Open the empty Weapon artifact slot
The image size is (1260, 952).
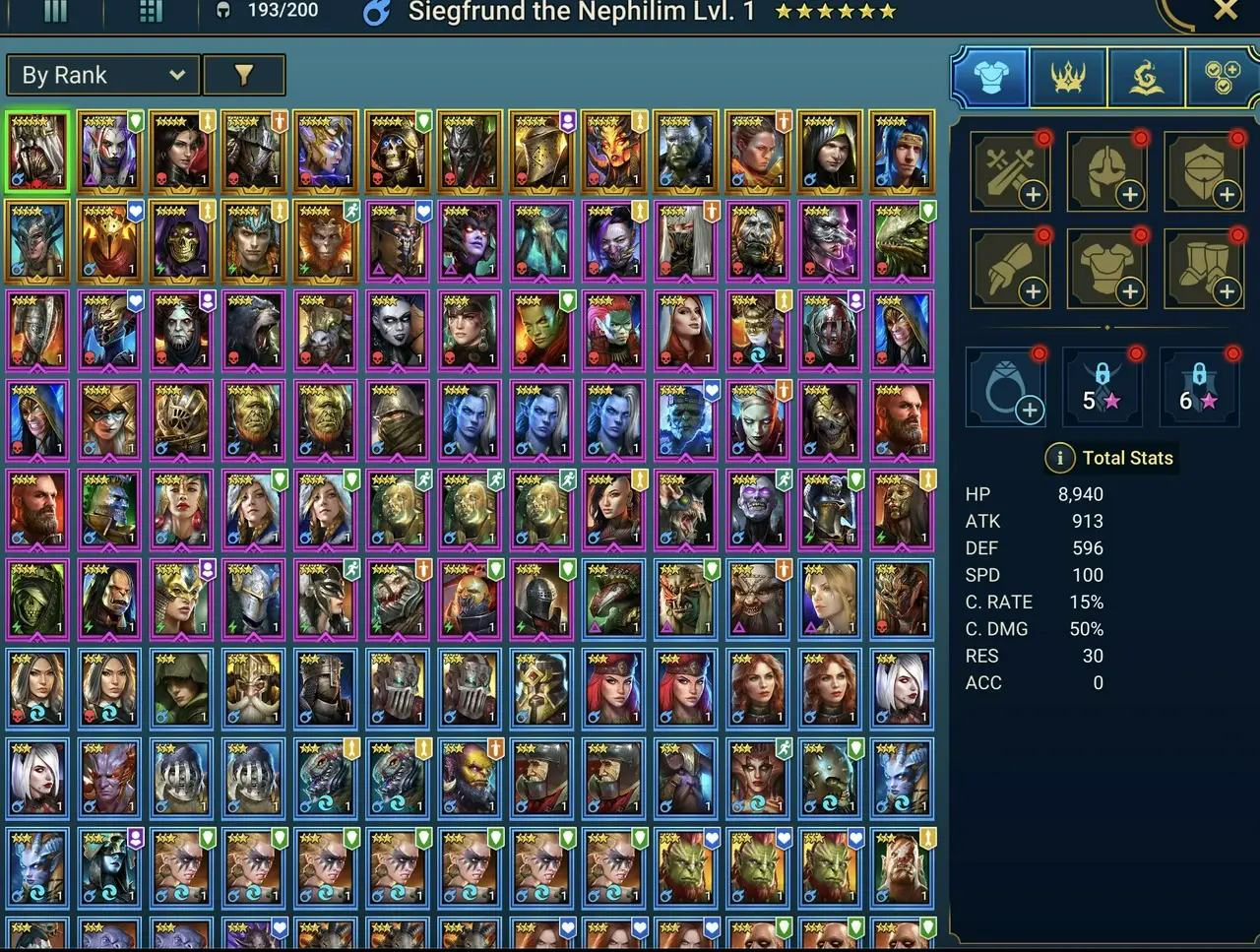click(1010, 171)
